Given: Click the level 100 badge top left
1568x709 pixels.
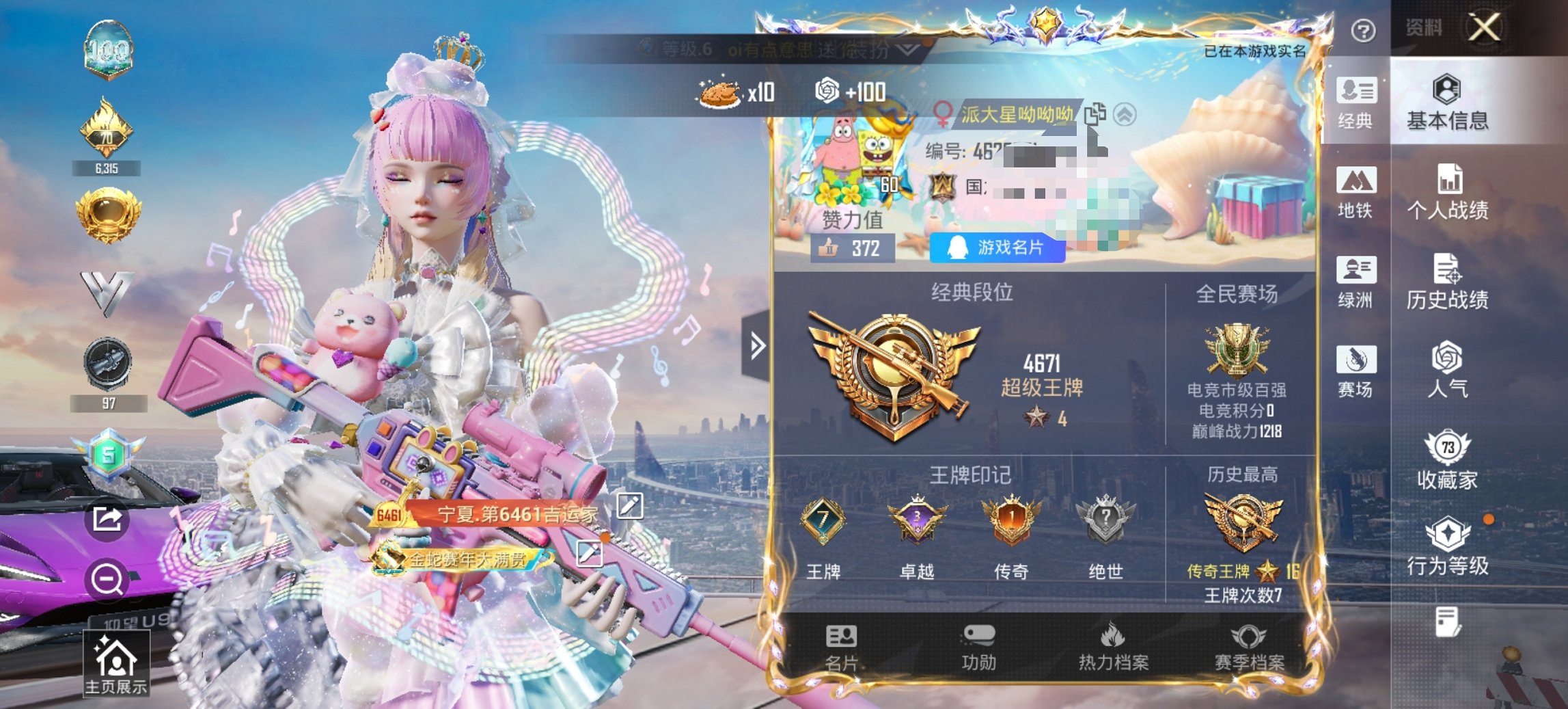Looking at the screenshot, I should pyautogui.click(x=108, y=49).
